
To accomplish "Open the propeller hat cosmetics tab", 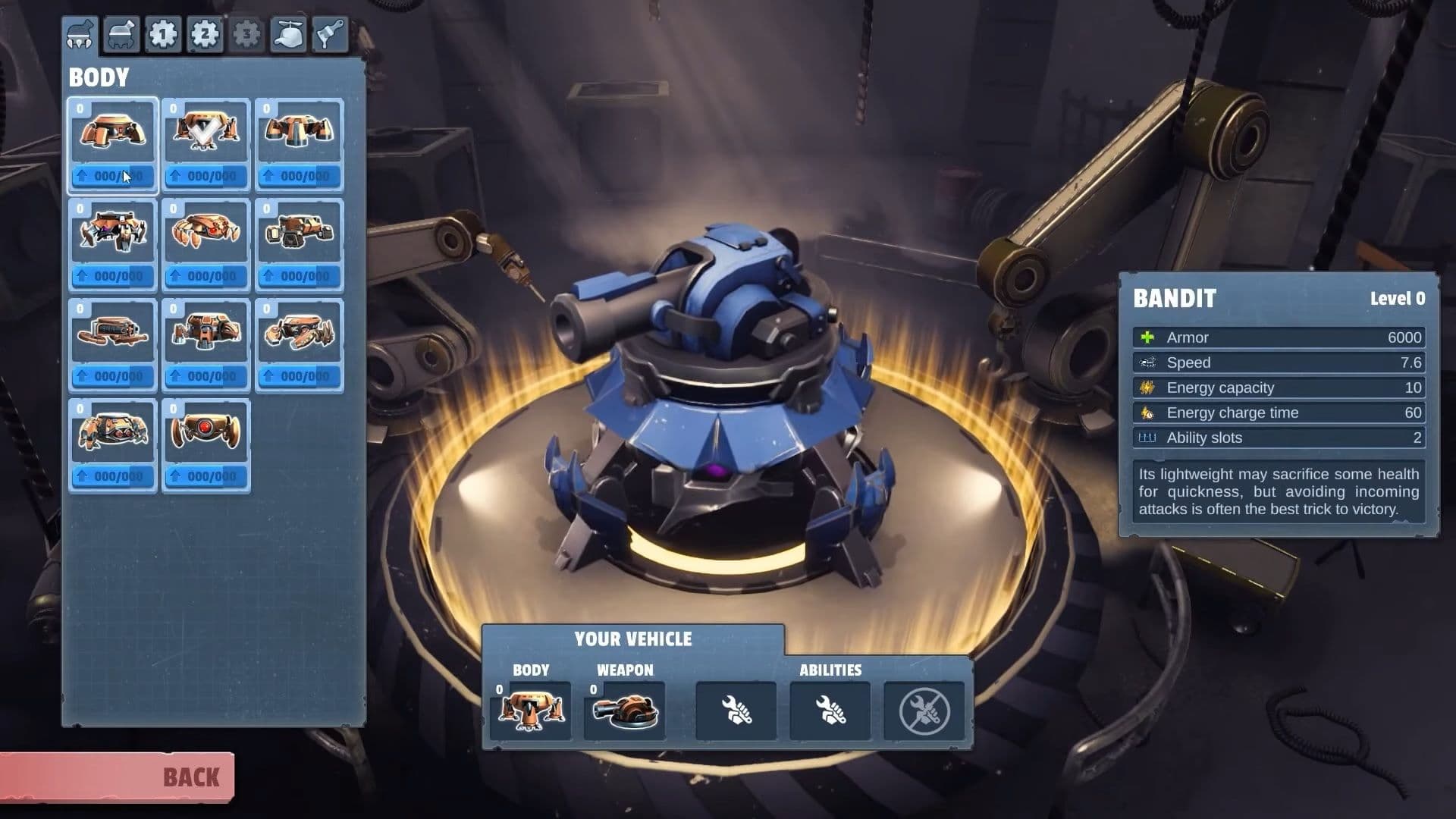I will pos(289,34).
